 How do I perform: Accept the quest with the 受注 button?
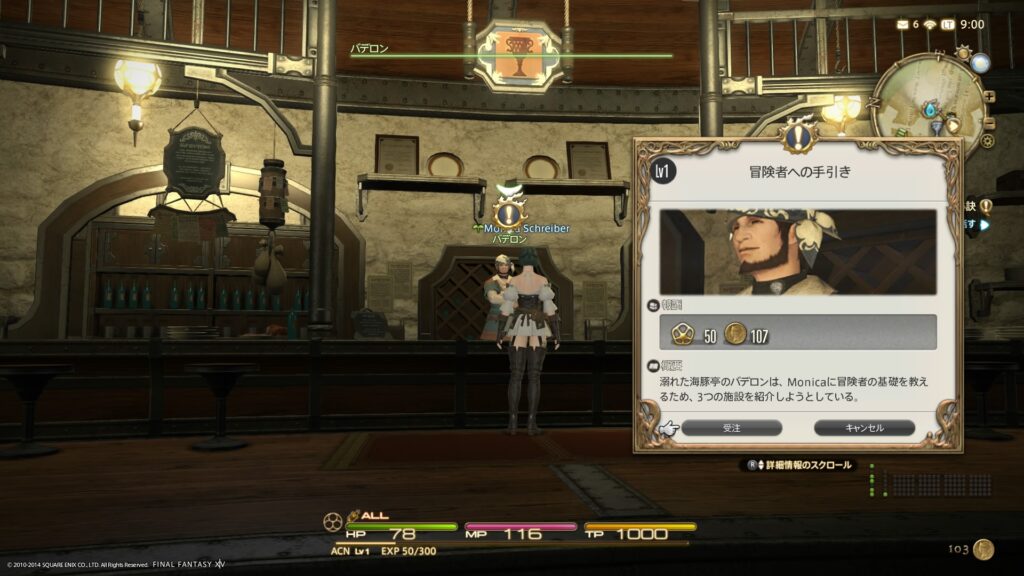tap(731, 427)
